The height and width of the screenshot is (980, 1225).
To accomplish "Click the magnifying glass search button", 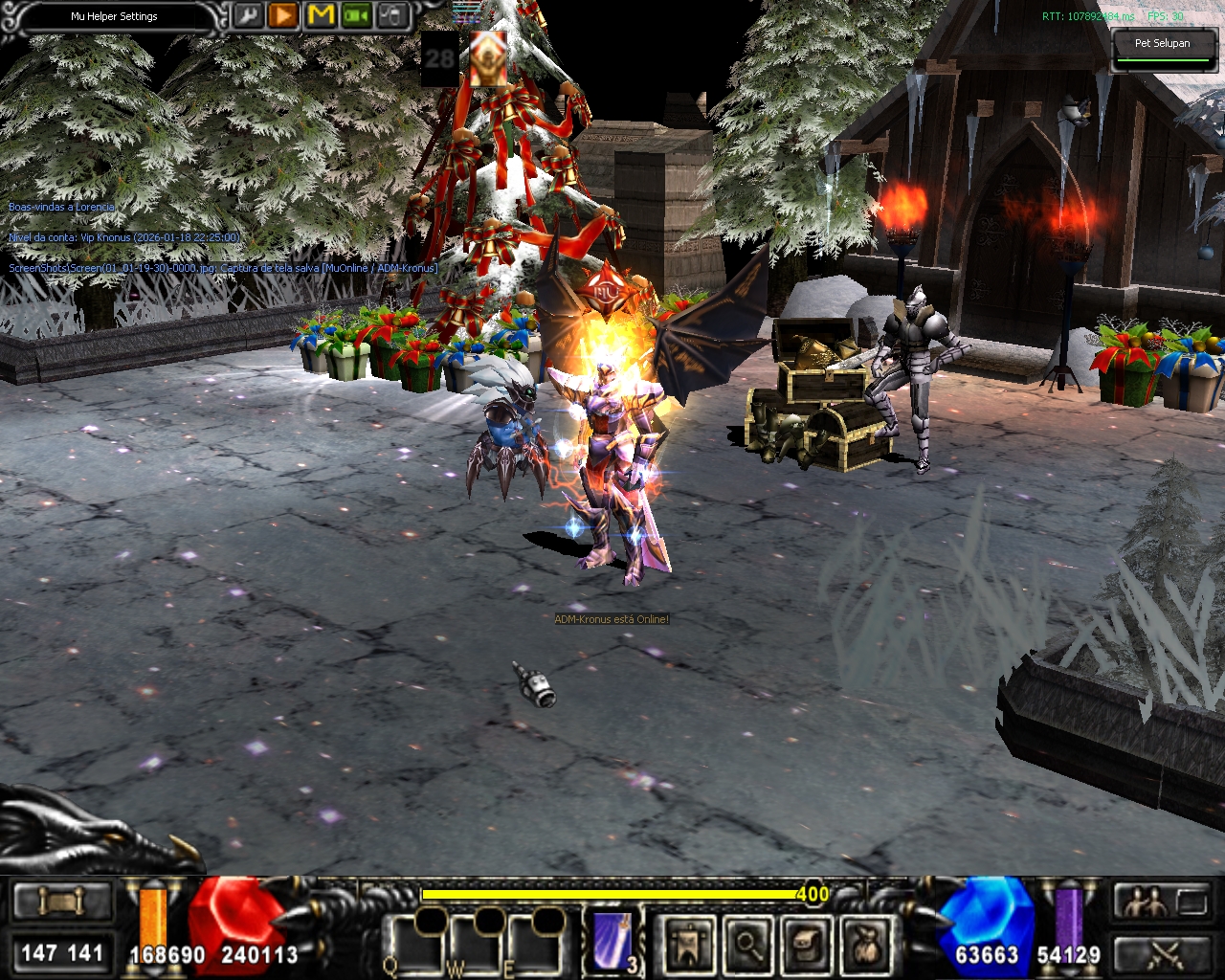I will coord(747,944).
